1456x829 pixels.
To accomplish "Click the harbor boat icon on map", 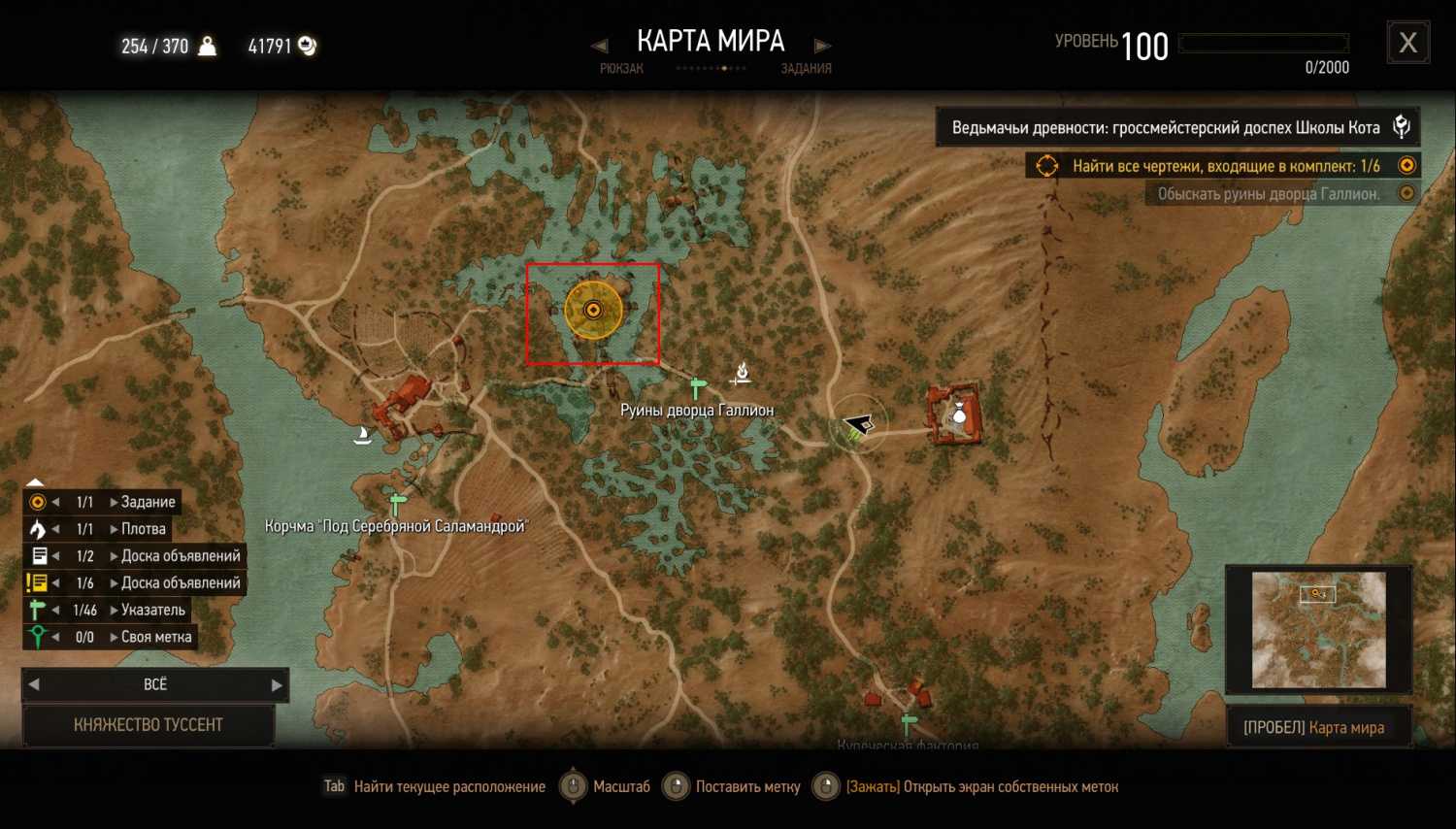I will (363, 435).
